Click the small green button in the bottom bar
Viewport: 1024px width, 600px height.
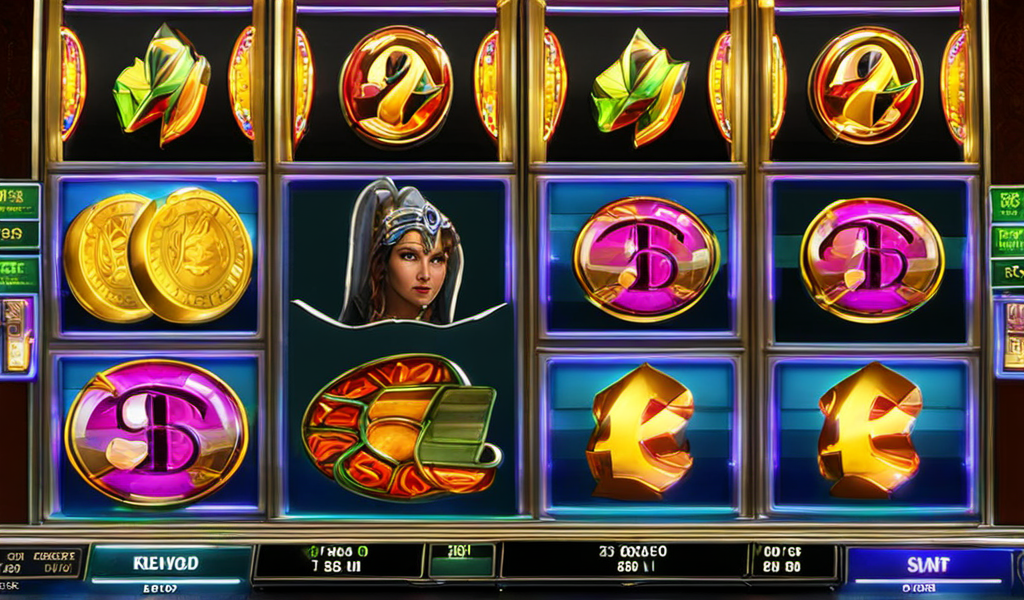point(461,560)
